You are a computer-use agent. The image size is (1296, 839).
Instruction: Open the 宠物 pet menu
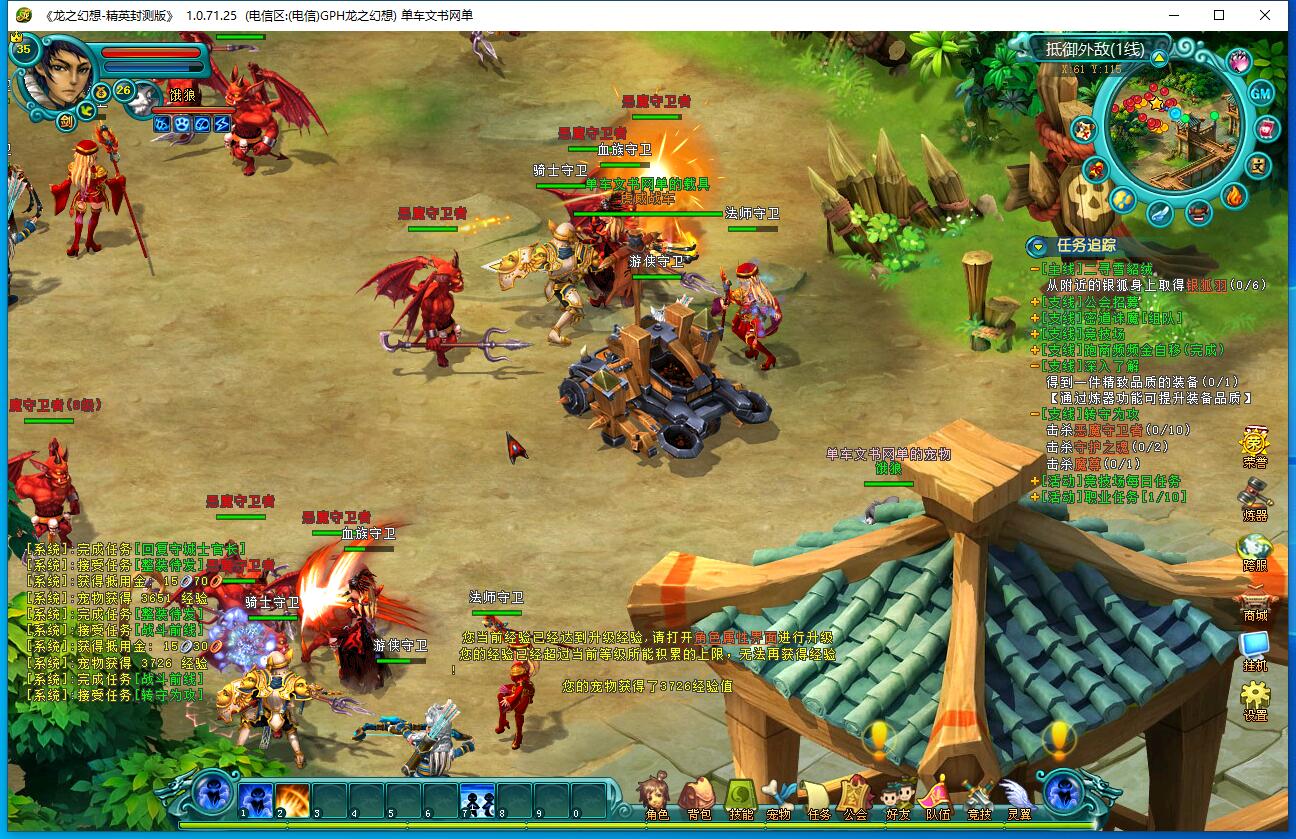(779, 798)
